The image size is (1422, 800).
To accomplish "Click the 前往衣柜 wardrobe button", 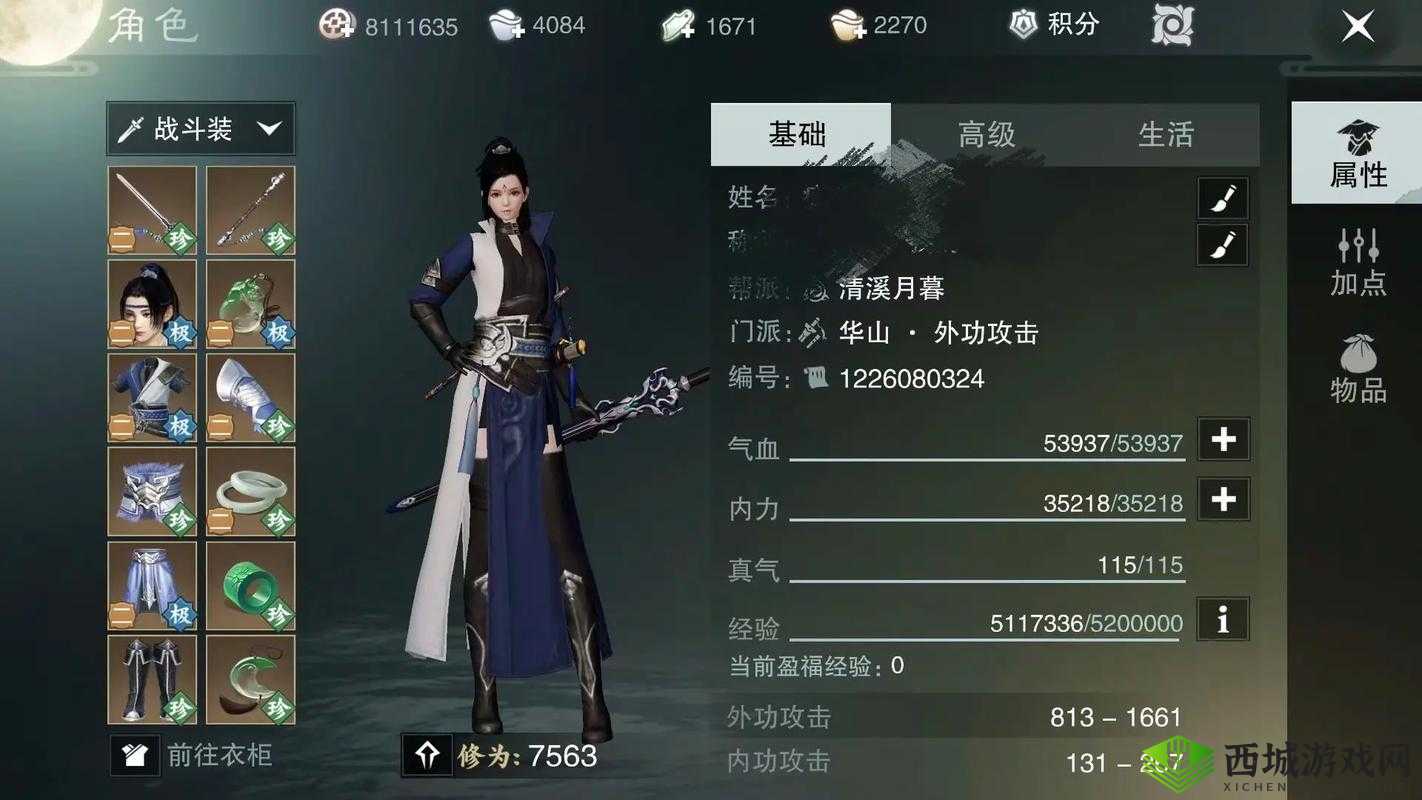I will click(x=195, y=757).
